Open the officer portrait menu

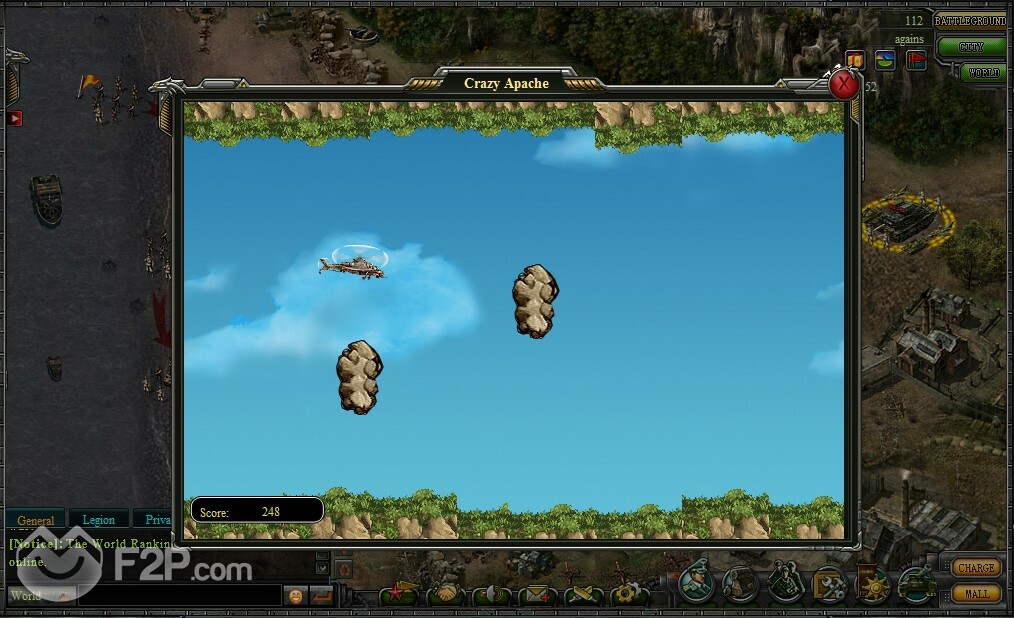[696, 583]
